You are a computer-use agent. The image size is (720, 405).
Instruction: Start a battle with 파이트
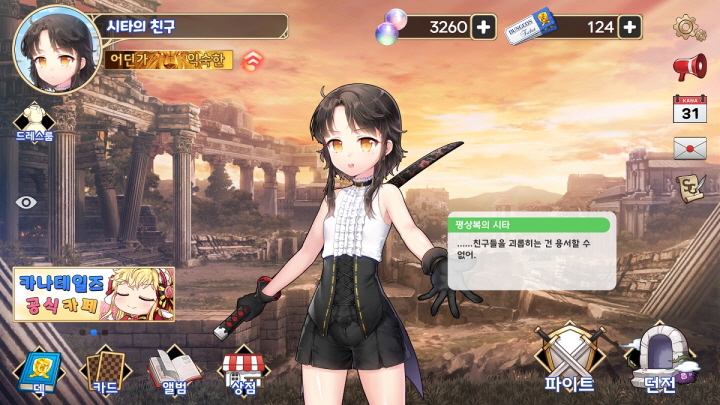click(569, 360)
